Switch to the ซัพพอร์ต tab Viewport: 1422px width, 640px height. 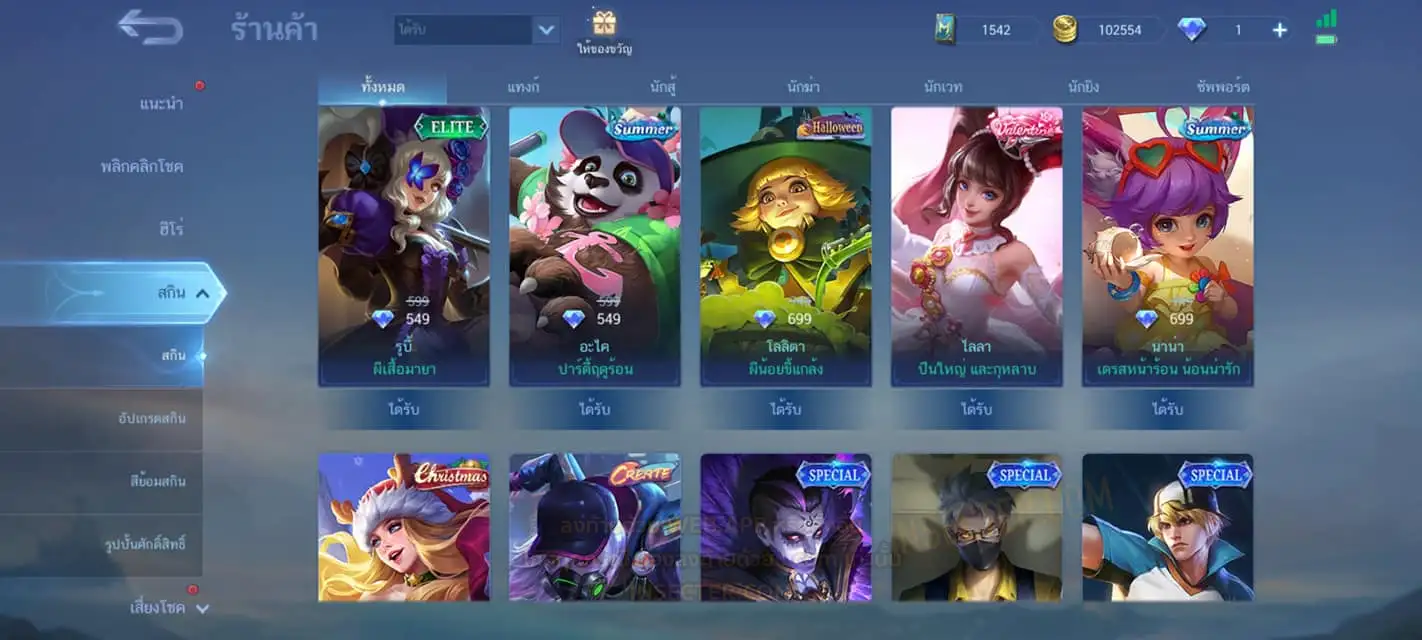1222,87
